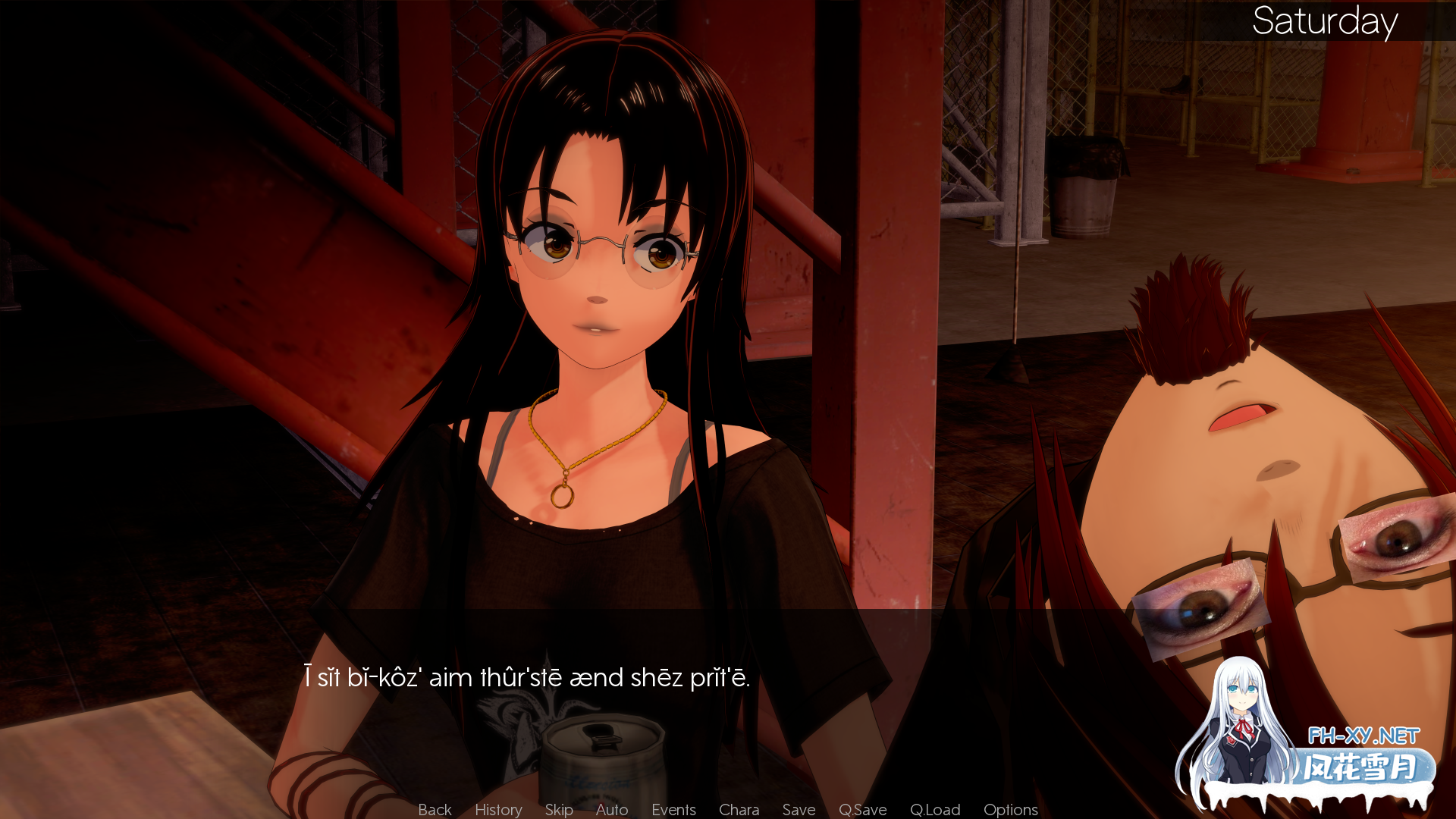
Task: Open the History dialogue log
Action: (x=497, y=809)
